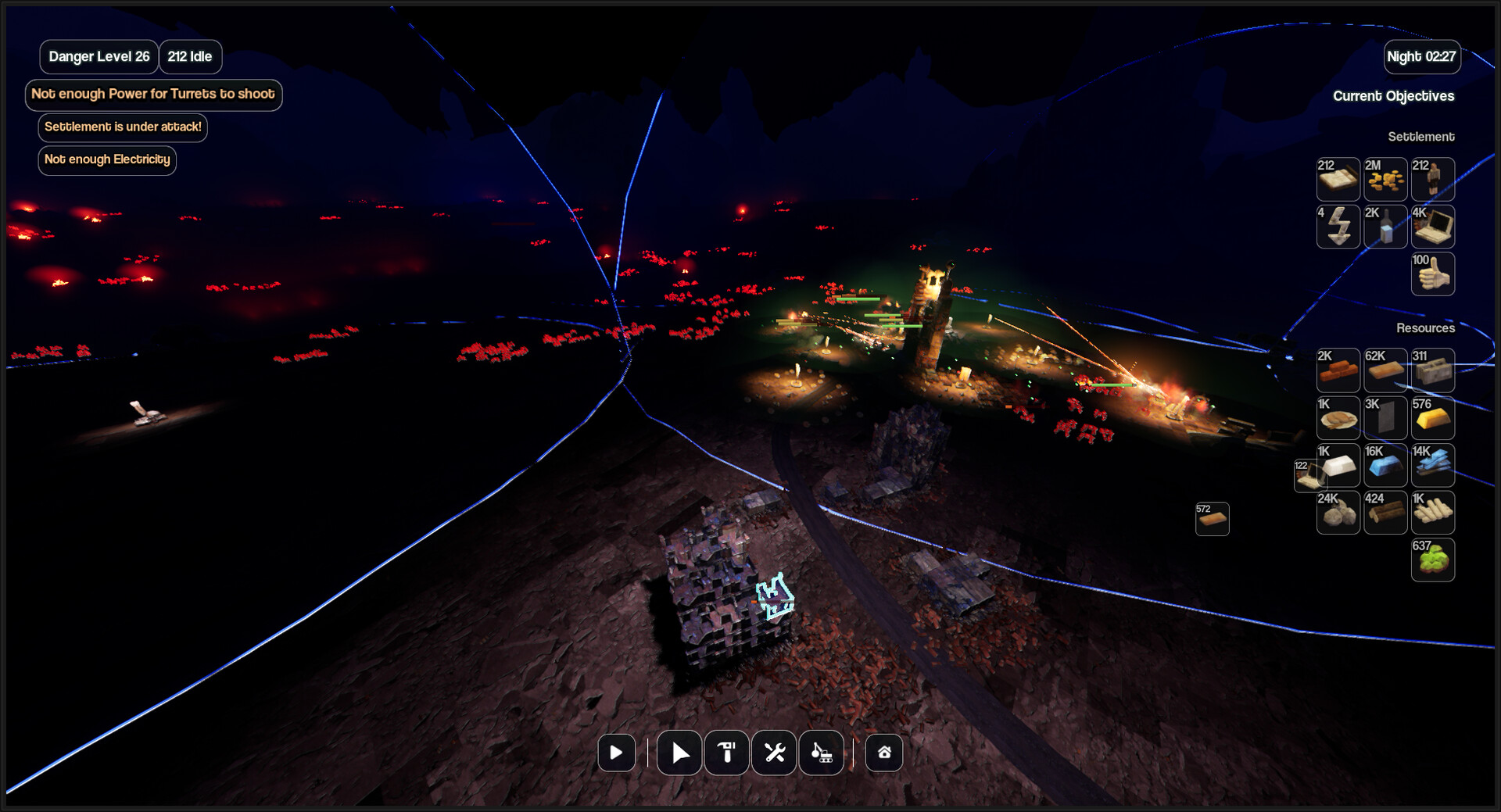This screenshot has width=1501, height=812.
Task: Click the blue ingot resource slot
Action: point(1385,466)
